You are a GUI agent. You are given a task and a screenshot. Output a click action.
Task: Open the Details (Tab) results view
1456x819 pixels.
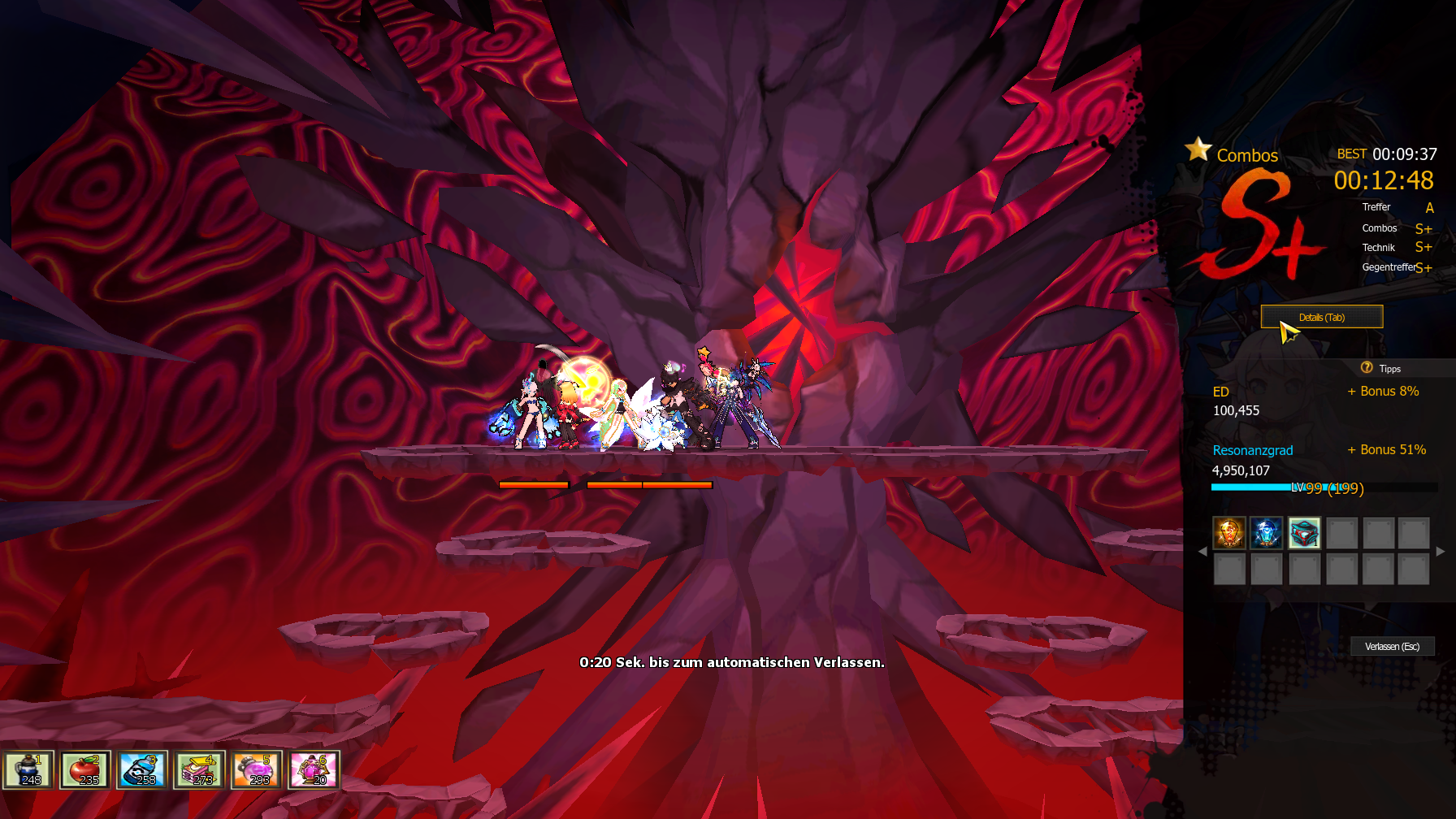pyautogui.click(x=1321, y=317)
